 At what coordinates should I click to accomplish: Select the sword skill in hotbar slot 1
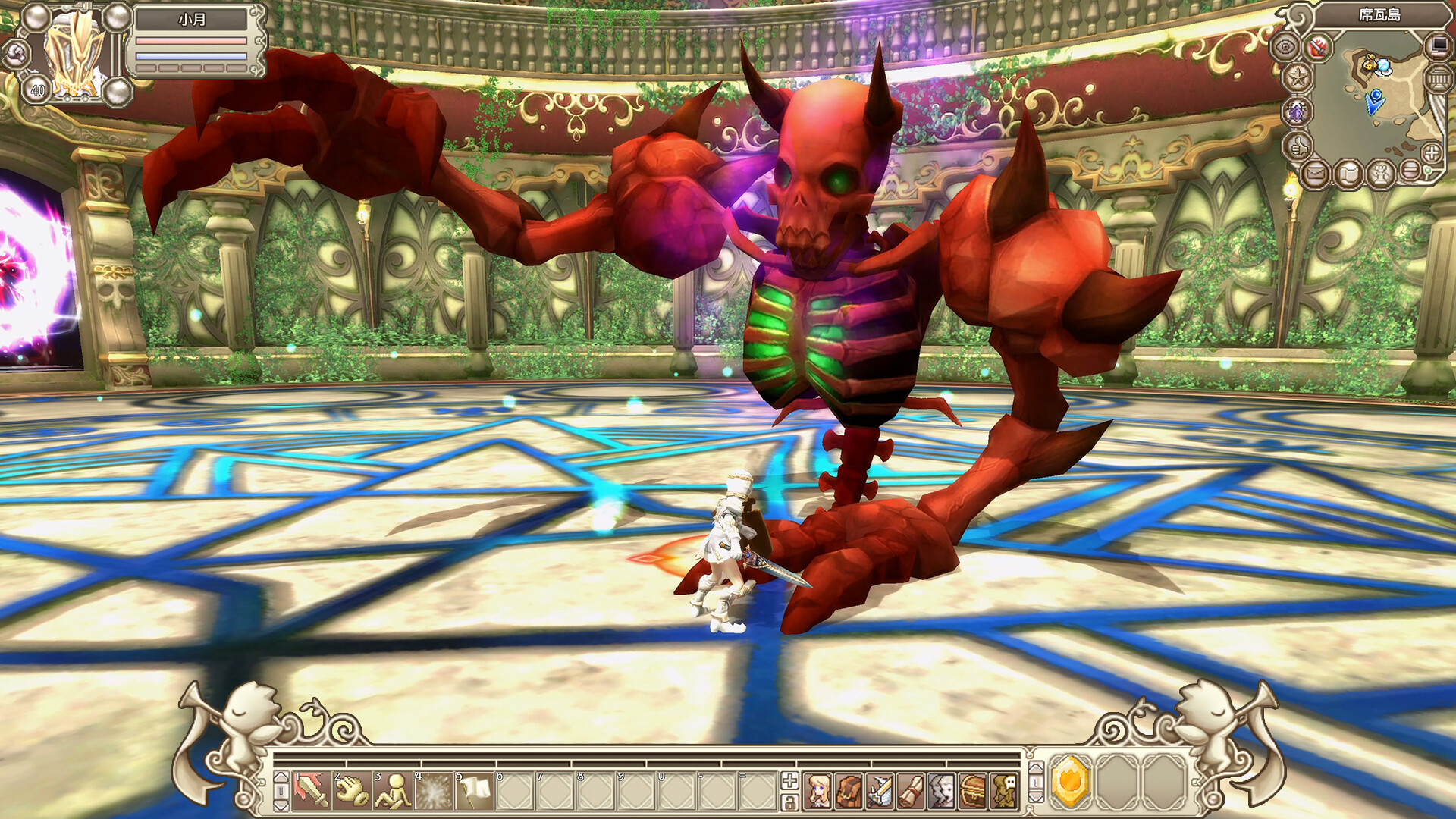(x=311, y=792)
